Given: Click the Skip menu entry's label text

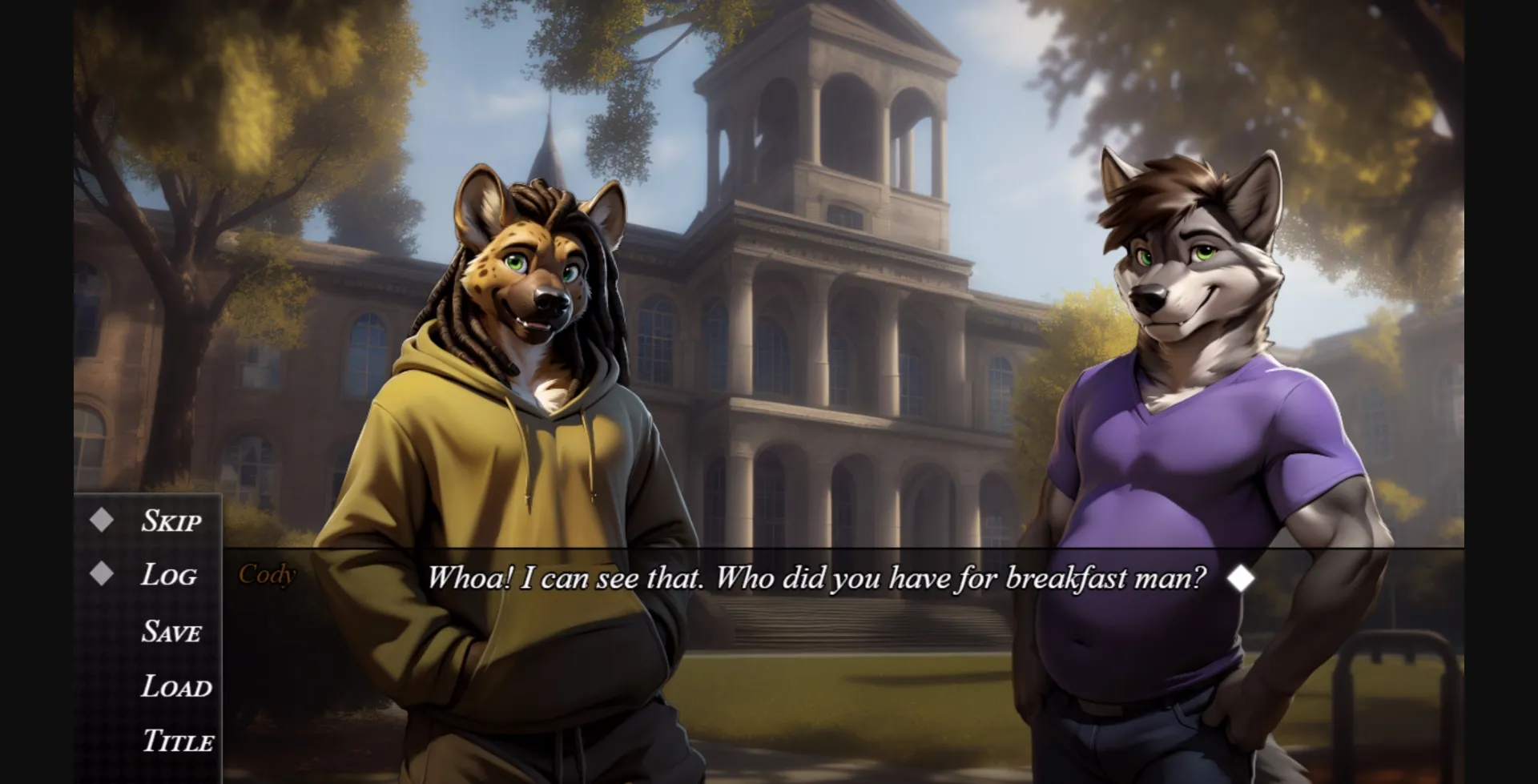Looking at the screenshot, I should [x=170, y=522].
